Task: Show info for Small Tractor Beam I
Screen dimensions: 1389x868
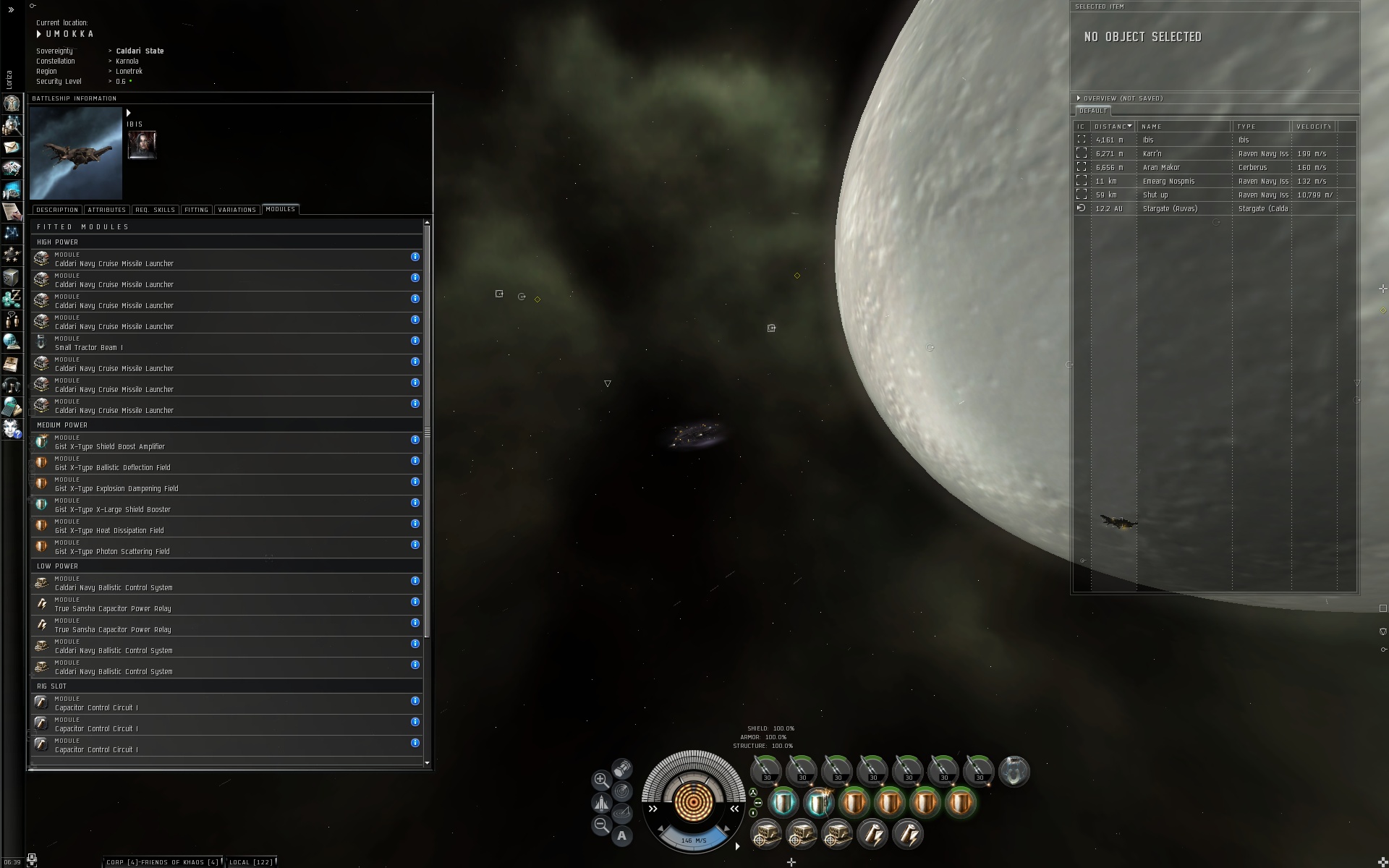Action: (x=415, y=341)
